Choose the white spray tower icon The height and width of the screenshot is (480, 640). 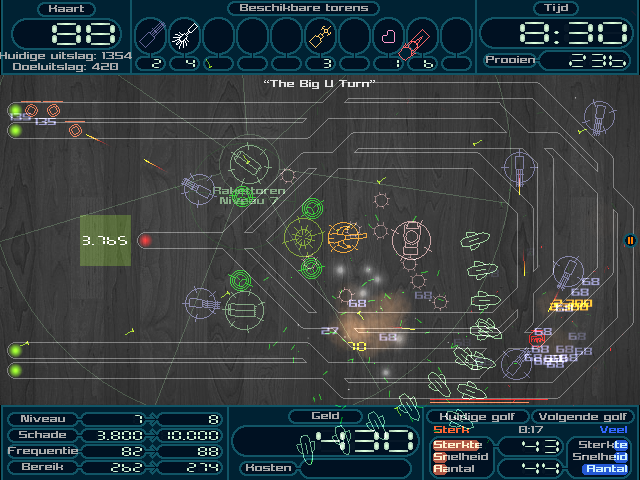tap(184, 37)
